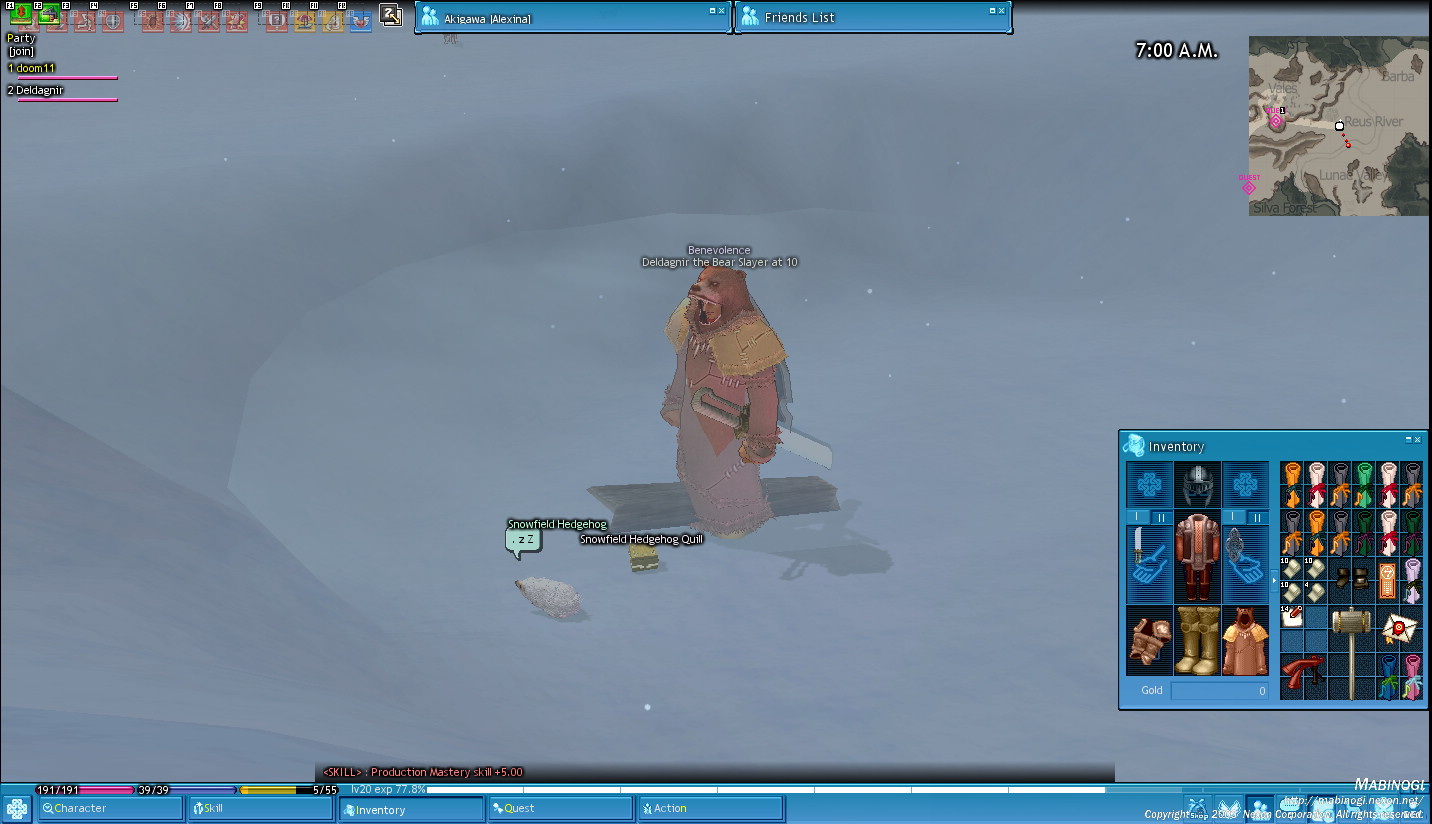The height and width of the screenshot is (824, 1432).
Task: Select the helmet equipment slot
Action: click(1197, 484)
